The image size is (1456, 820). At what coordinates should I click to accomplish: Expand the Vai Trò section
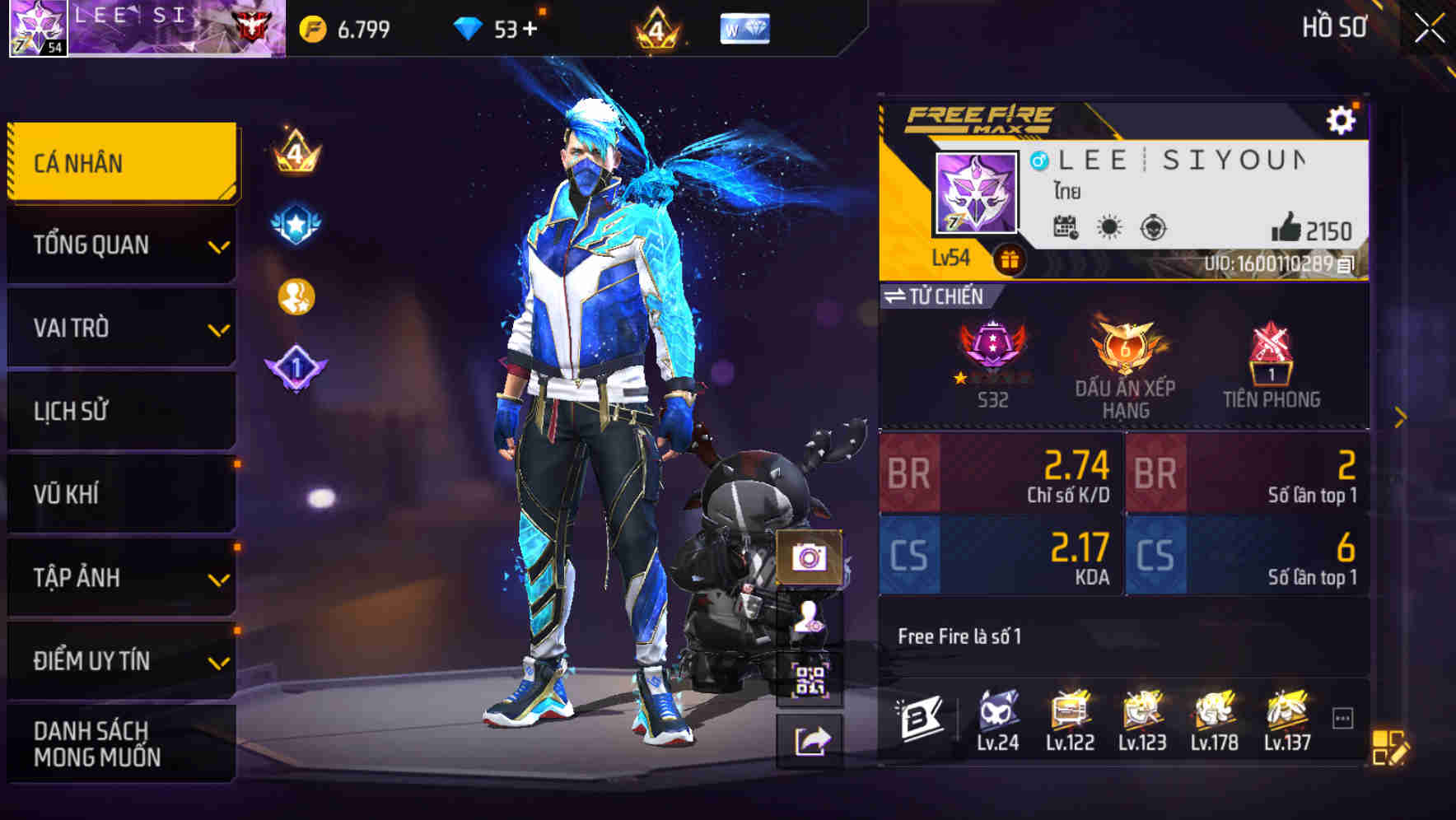(121, 328)
